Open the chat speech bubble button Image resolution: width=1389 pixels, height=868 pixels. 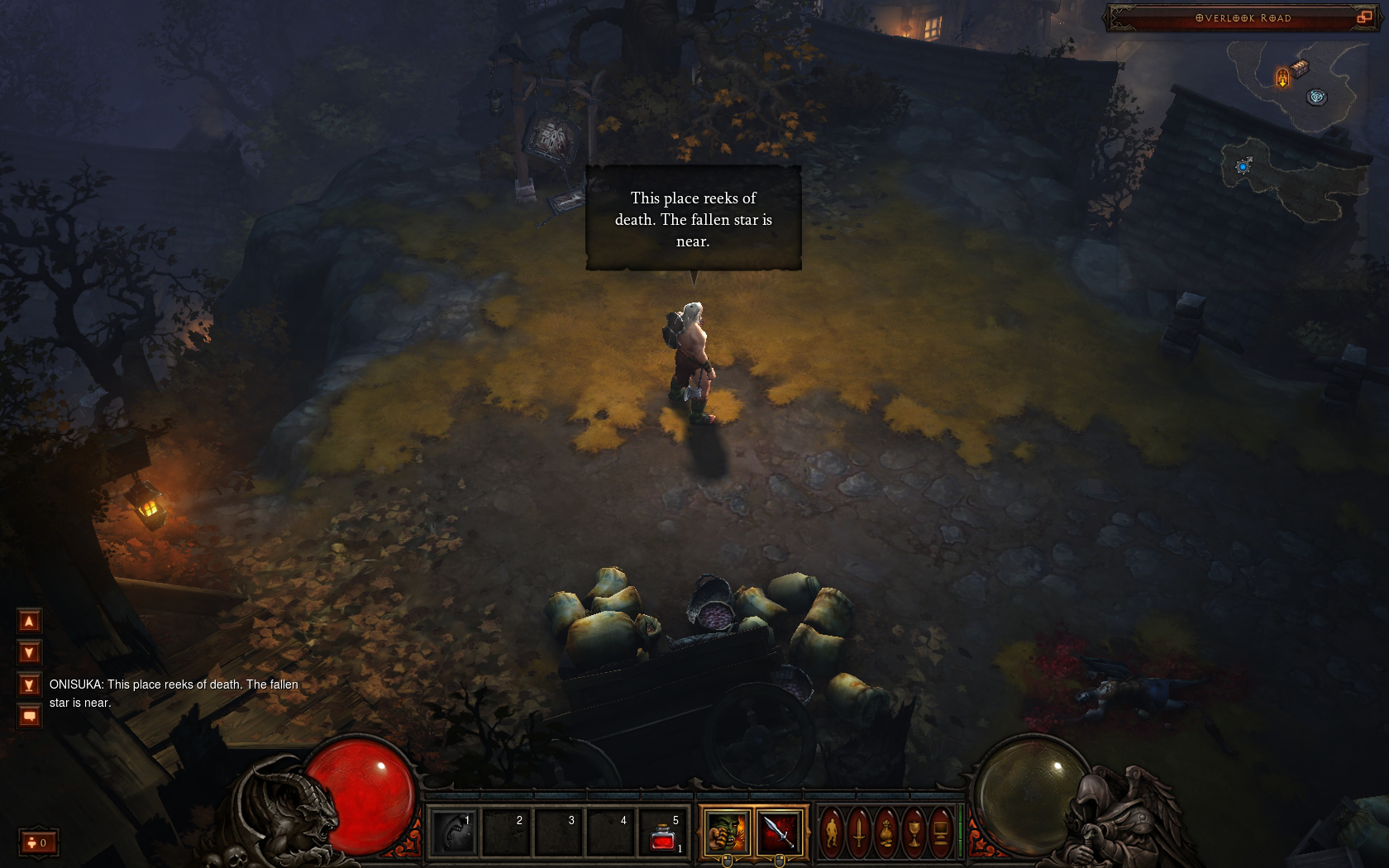pyautogui.click(x=29, y=717)
